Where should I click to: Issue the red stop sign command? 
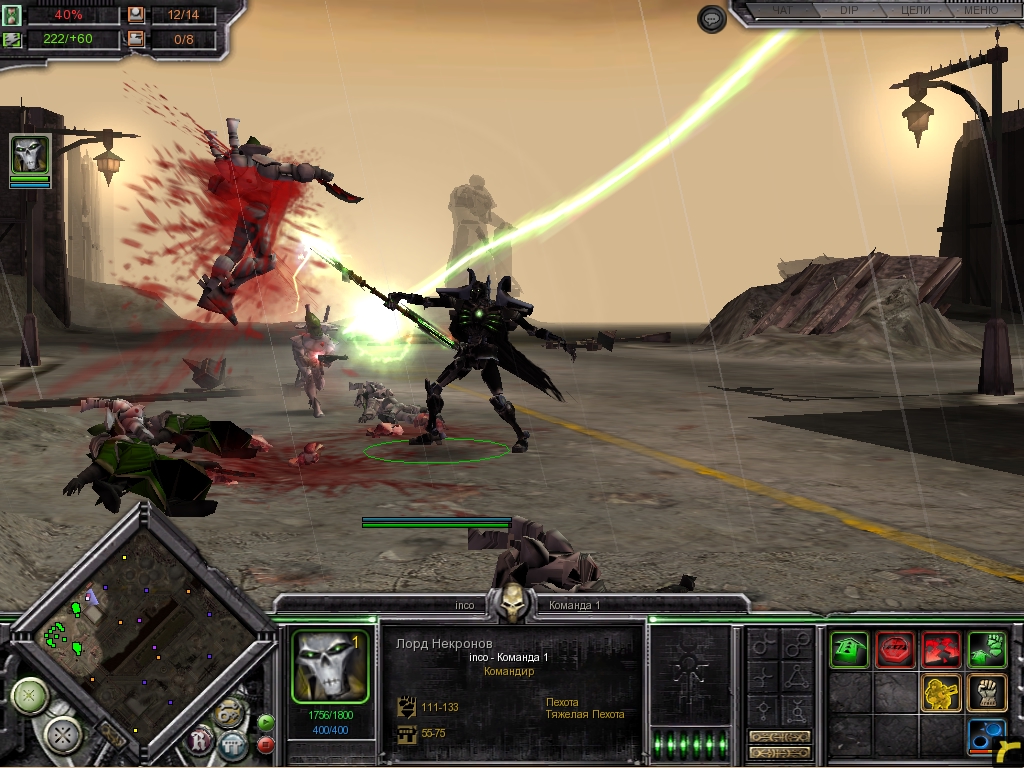click(895, 649)
